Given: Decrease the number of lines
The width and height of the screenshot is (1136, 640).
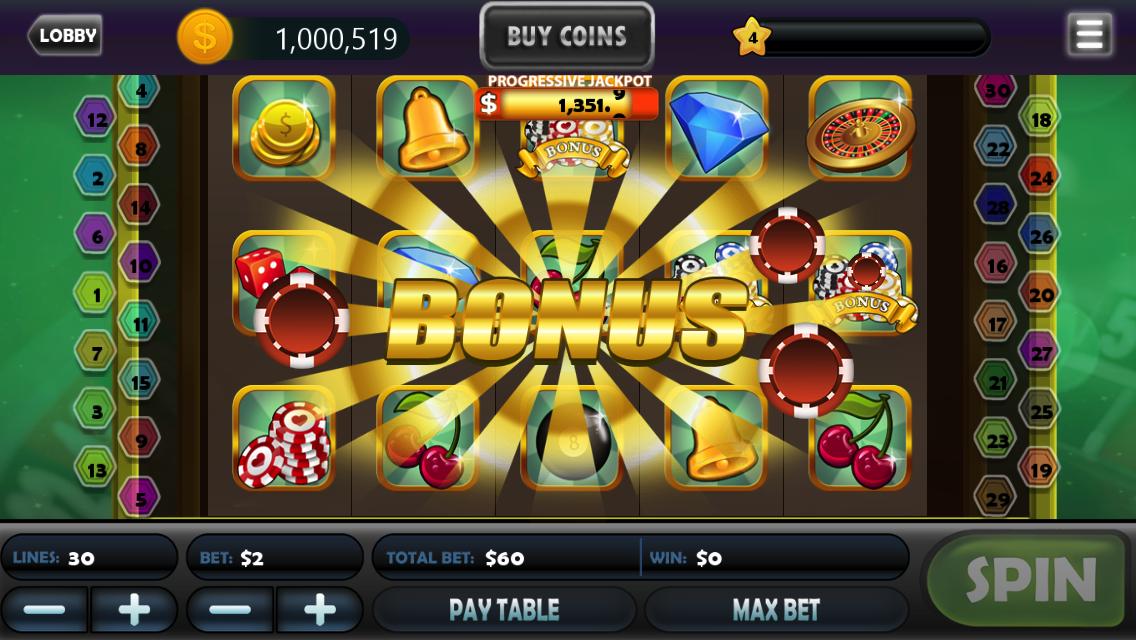Looking at the screenshot, I should pyautogui.click(x=45, y=609).
